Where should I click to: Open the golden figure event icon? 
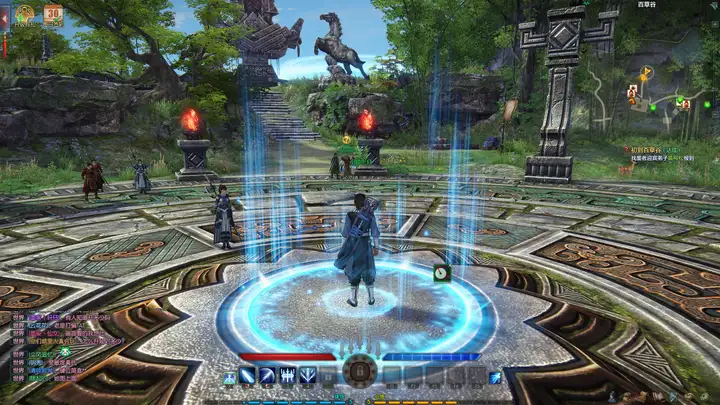(x=25, y=15)
